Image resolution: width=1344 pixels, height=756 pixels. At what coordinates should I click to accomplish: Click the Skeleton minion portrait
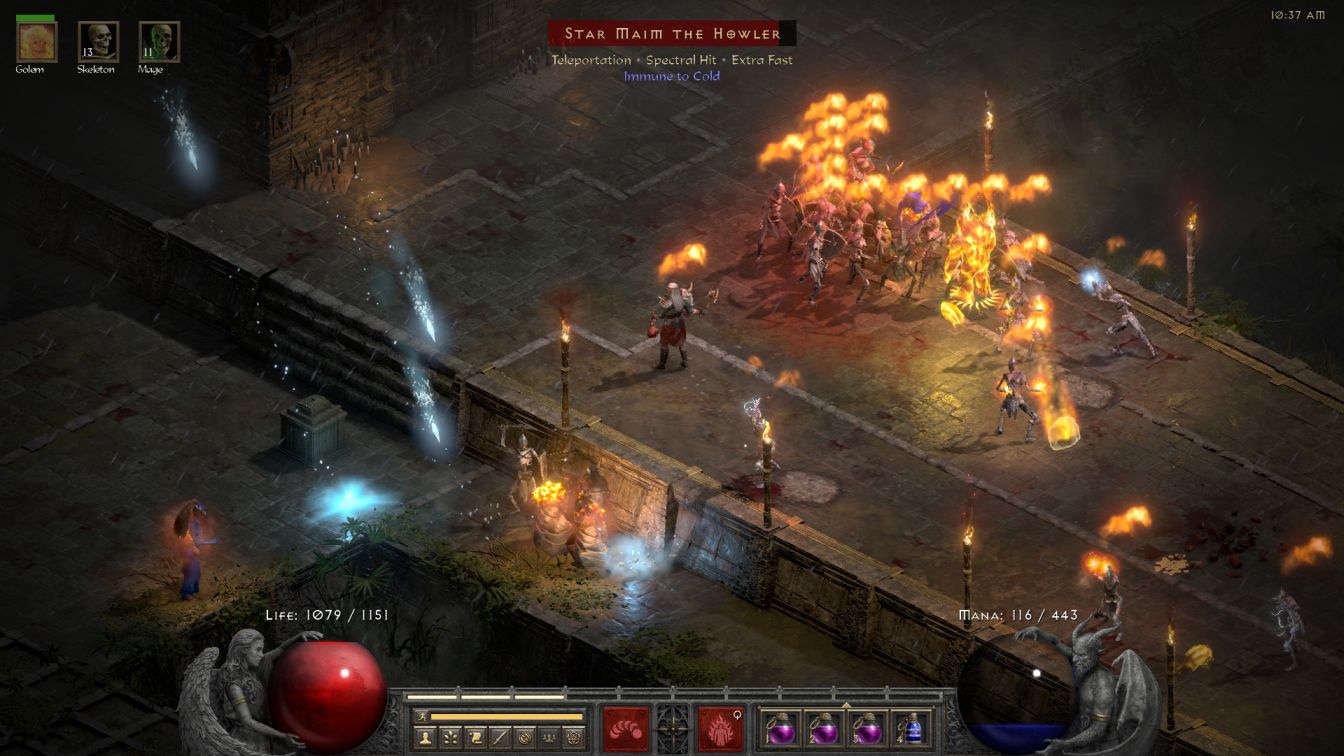(98, 42)
